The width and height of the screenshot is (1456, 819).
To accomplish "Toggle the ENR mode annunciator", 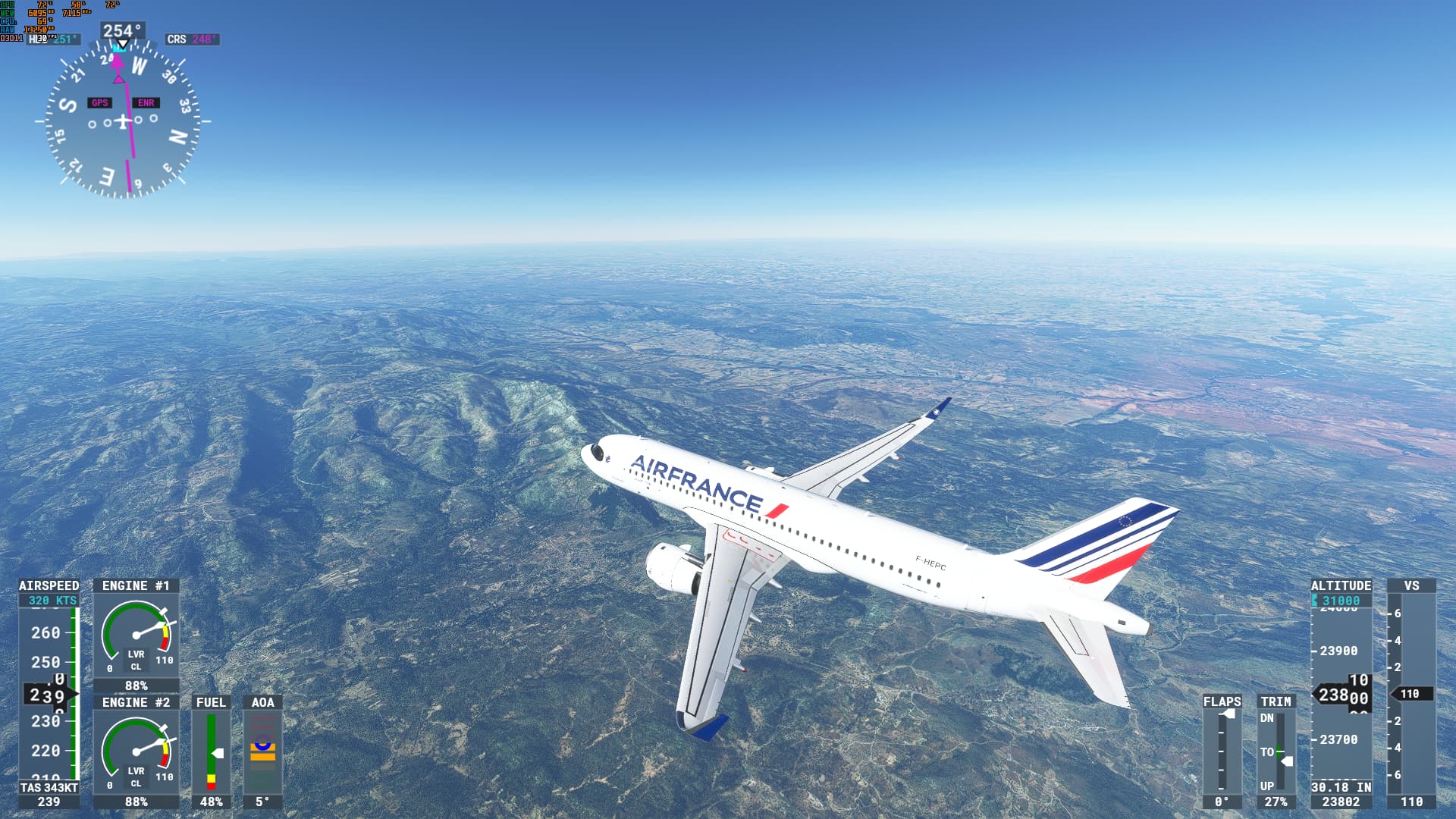I will pyautogui.click(x=146, y=102).
